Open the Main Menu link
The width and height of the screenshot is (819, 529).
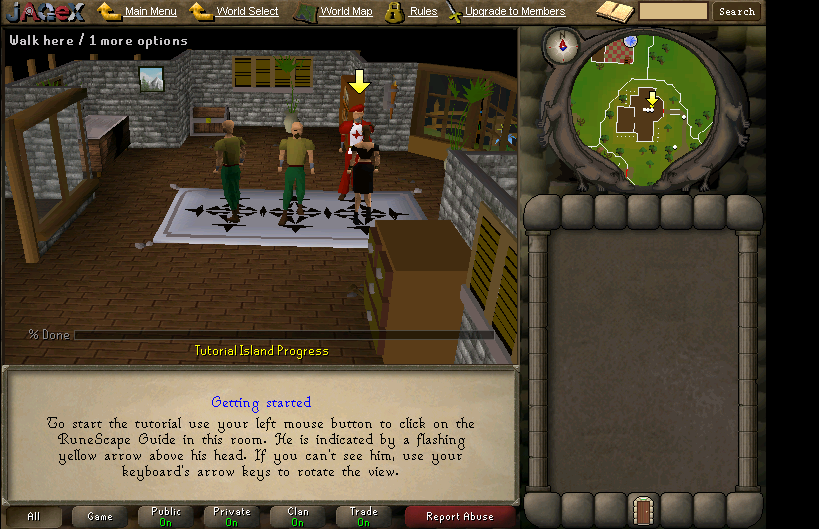click(x=150, y=12)
